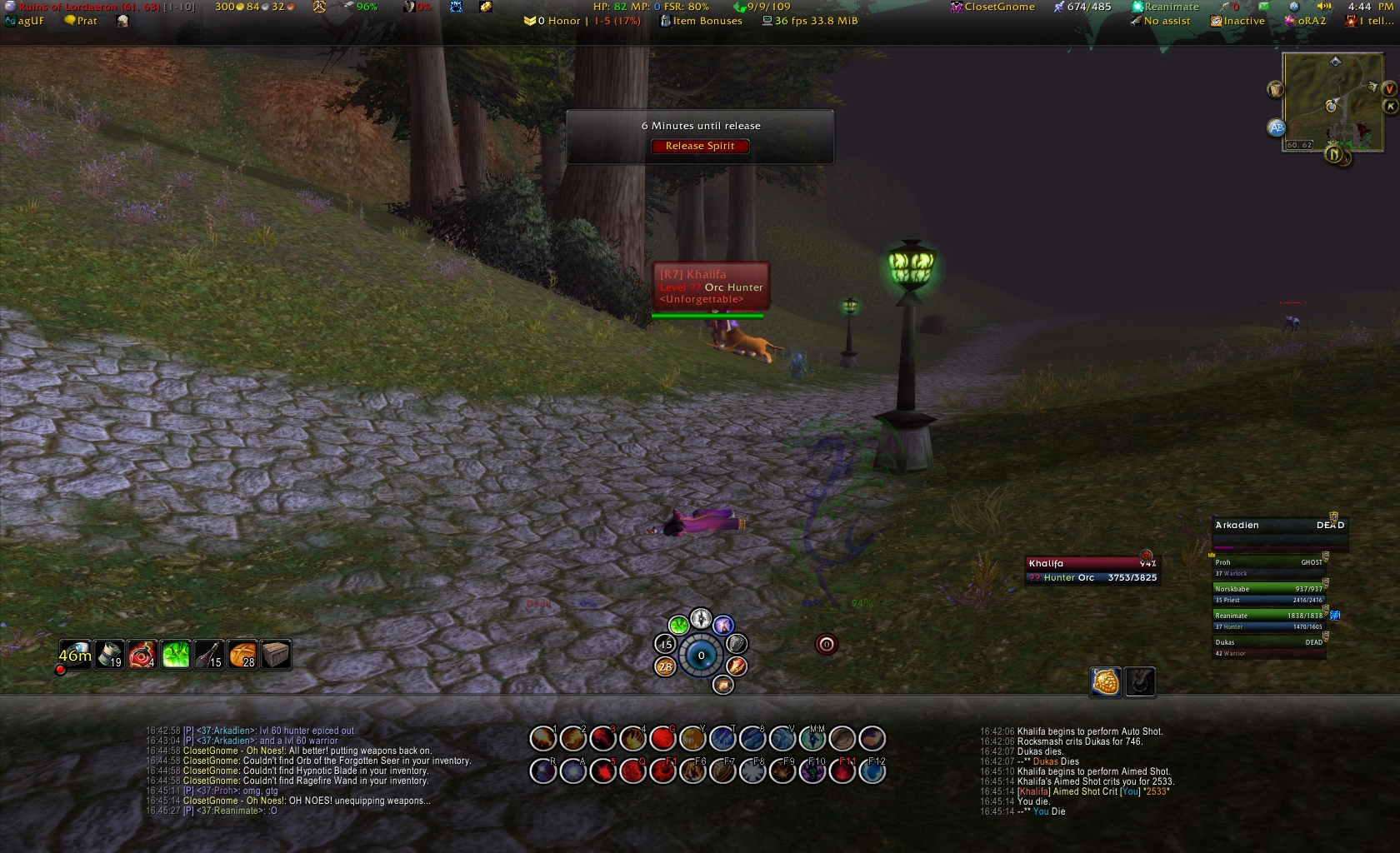Use the green gem item

click(176, 655)
